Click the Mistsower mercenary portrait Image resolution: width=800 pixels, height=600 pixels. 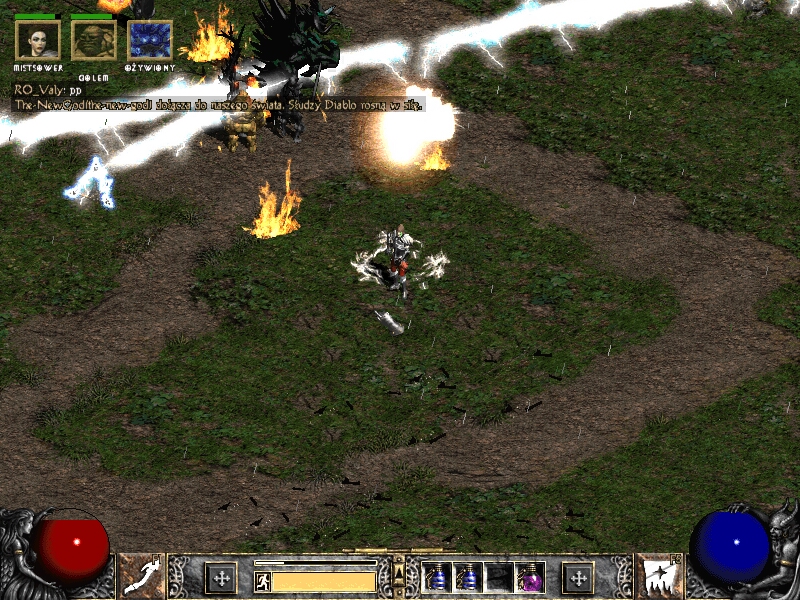tap(38, 40)
